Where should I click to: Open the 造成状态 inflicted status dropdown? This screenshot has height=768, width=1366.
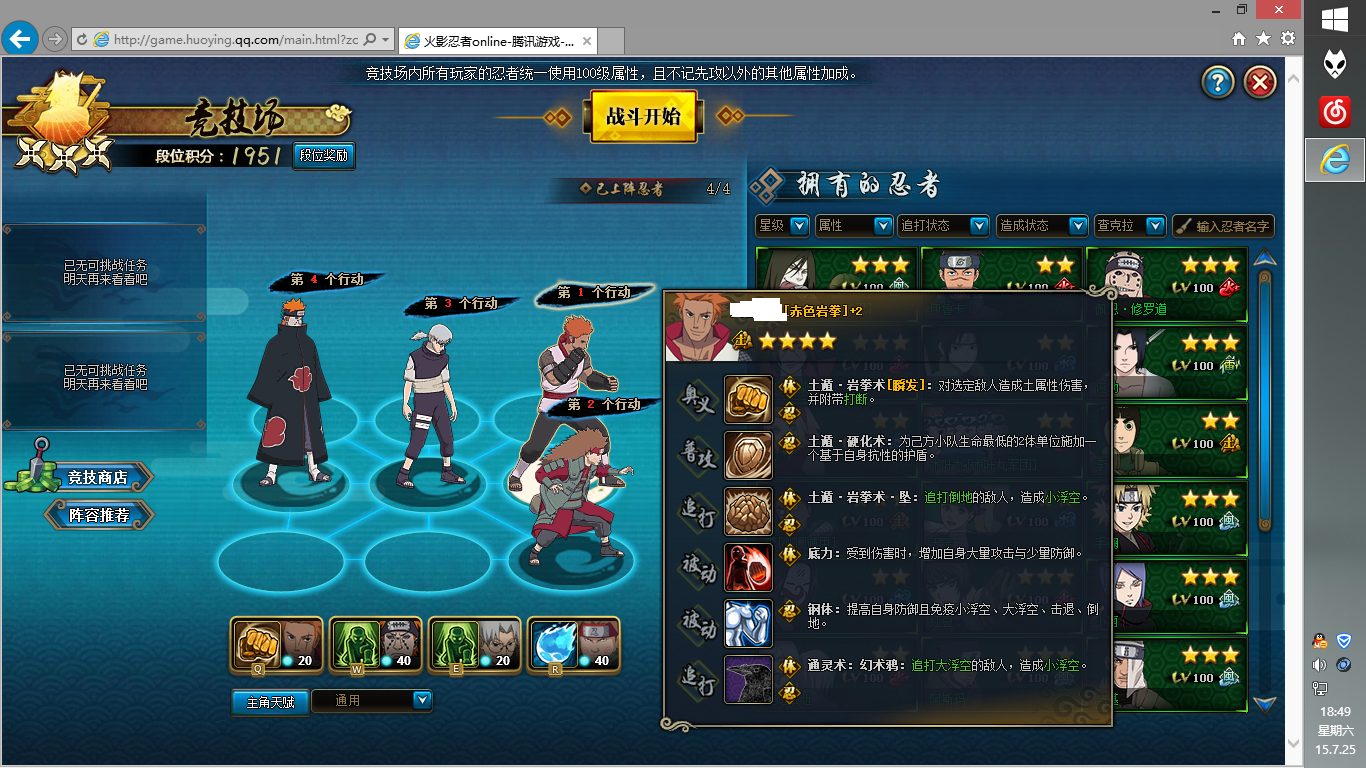1042,226
